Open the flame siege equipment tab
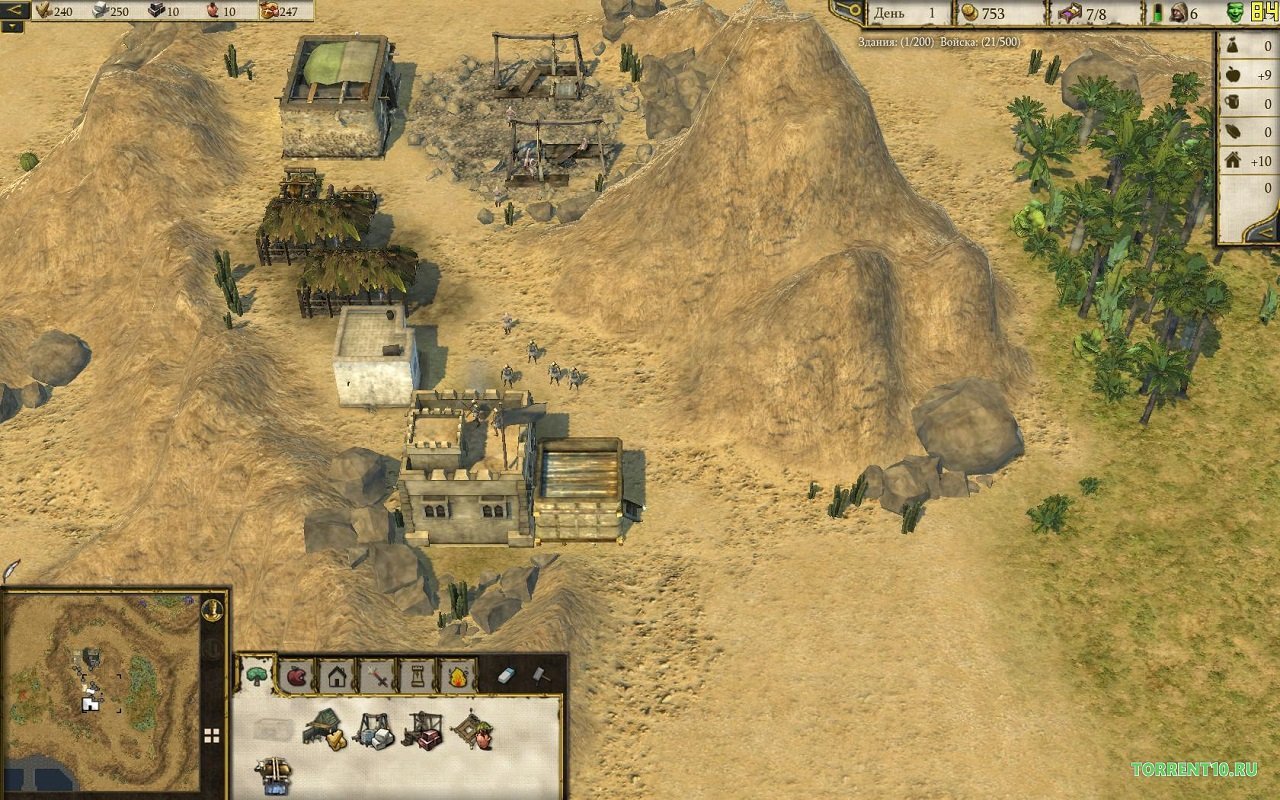The height and width of the screenshot is (800, 1280). pyautogui.click(x=458, y=678)
